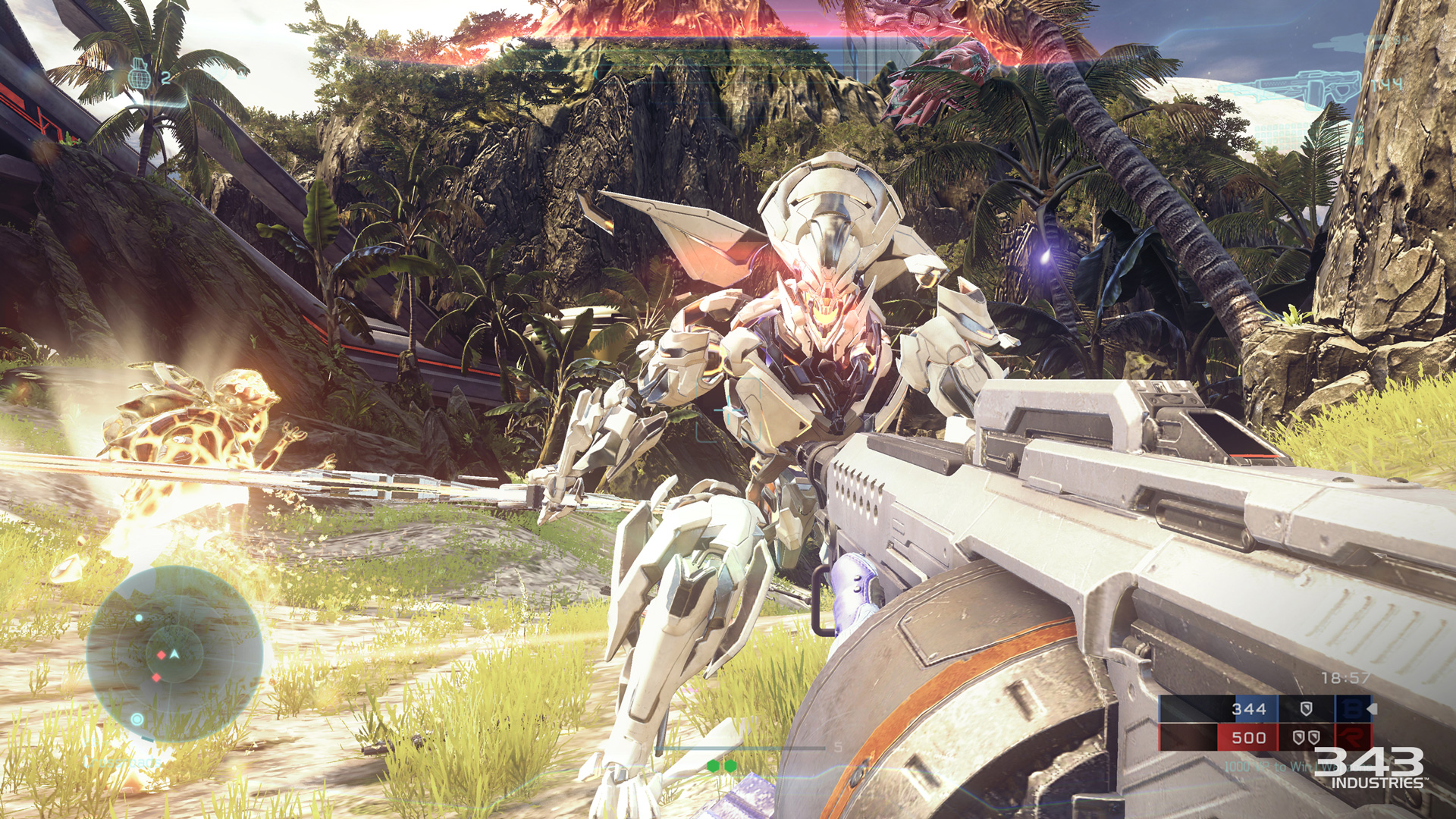Click the frag grenade icon

coord(138,74)
